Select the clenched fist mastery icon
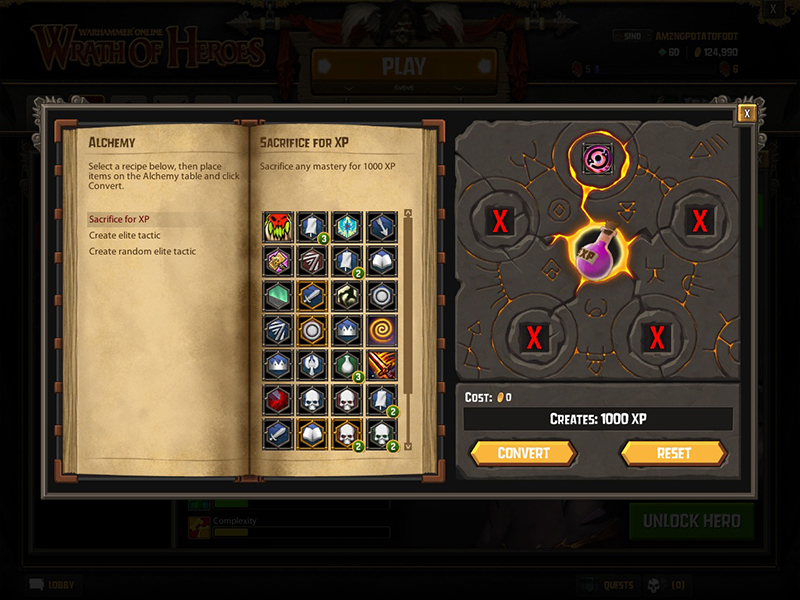 (x=345, y=295)
